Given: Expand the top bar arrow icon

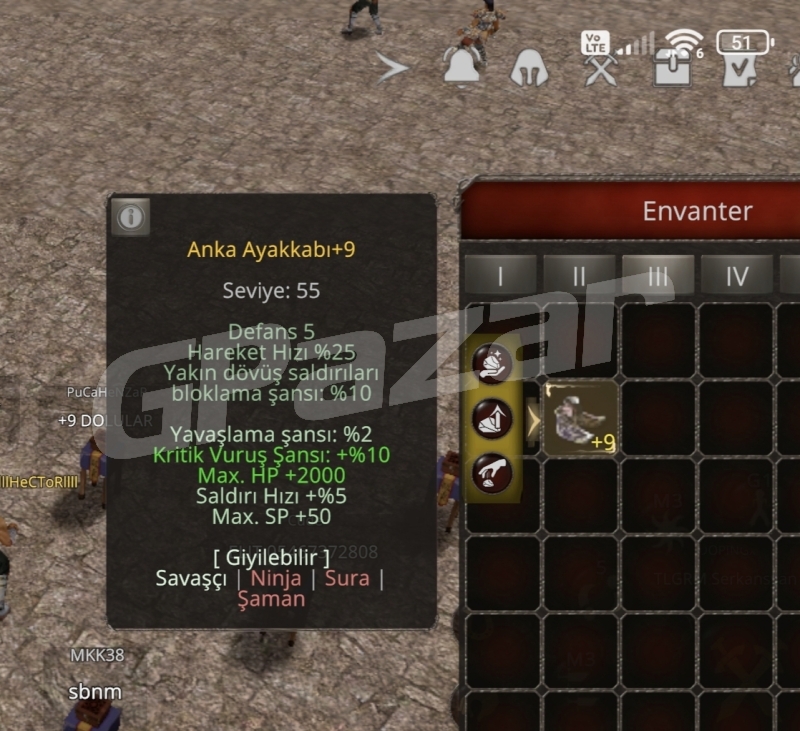Looking at the screenshot, I should point(393,68).
